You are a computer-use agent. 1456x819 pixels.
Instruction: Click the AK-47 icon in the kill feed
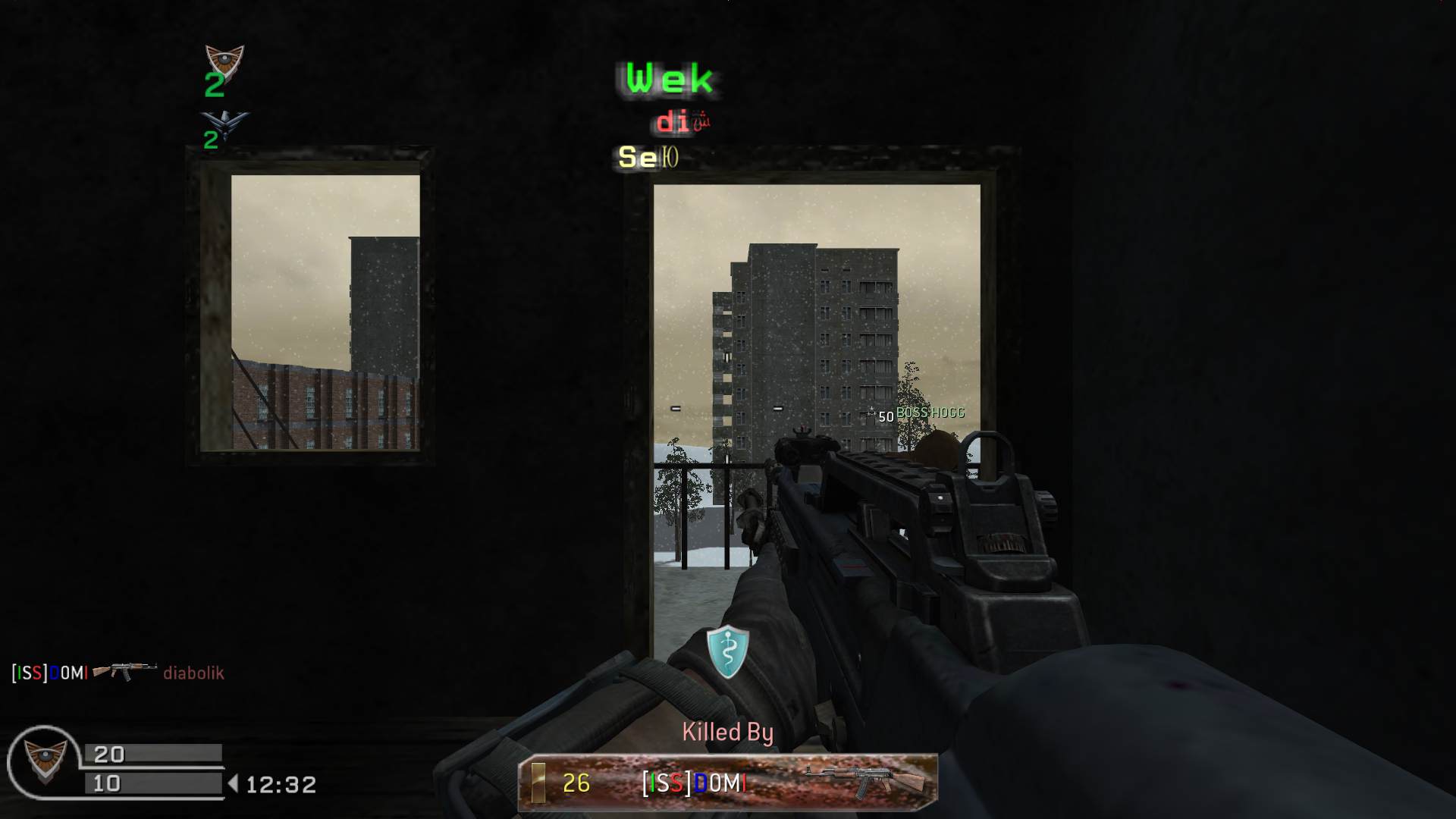[x=124, y=671]
